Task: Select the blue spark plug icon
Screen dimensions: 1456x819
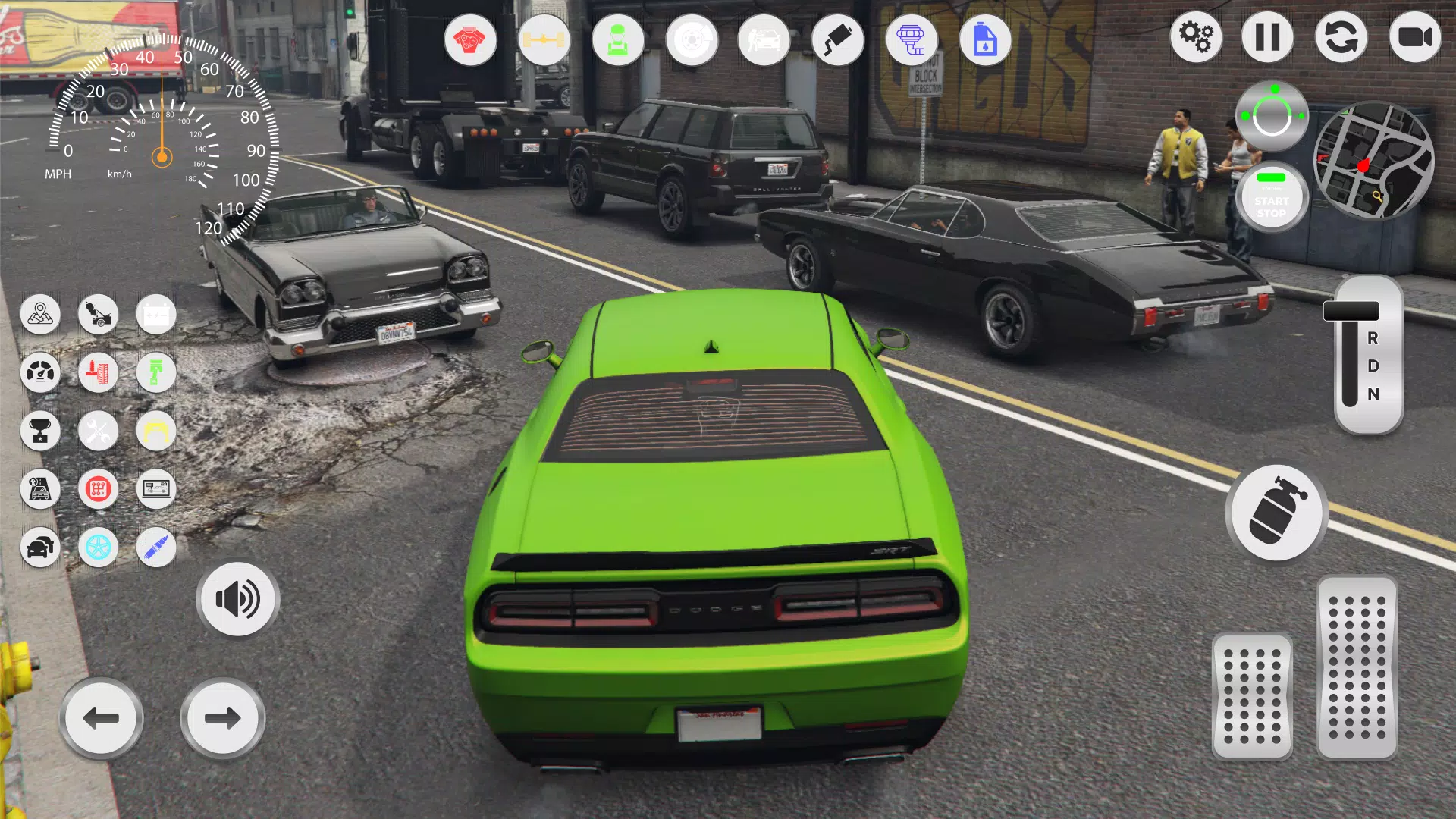Action: 155,548
